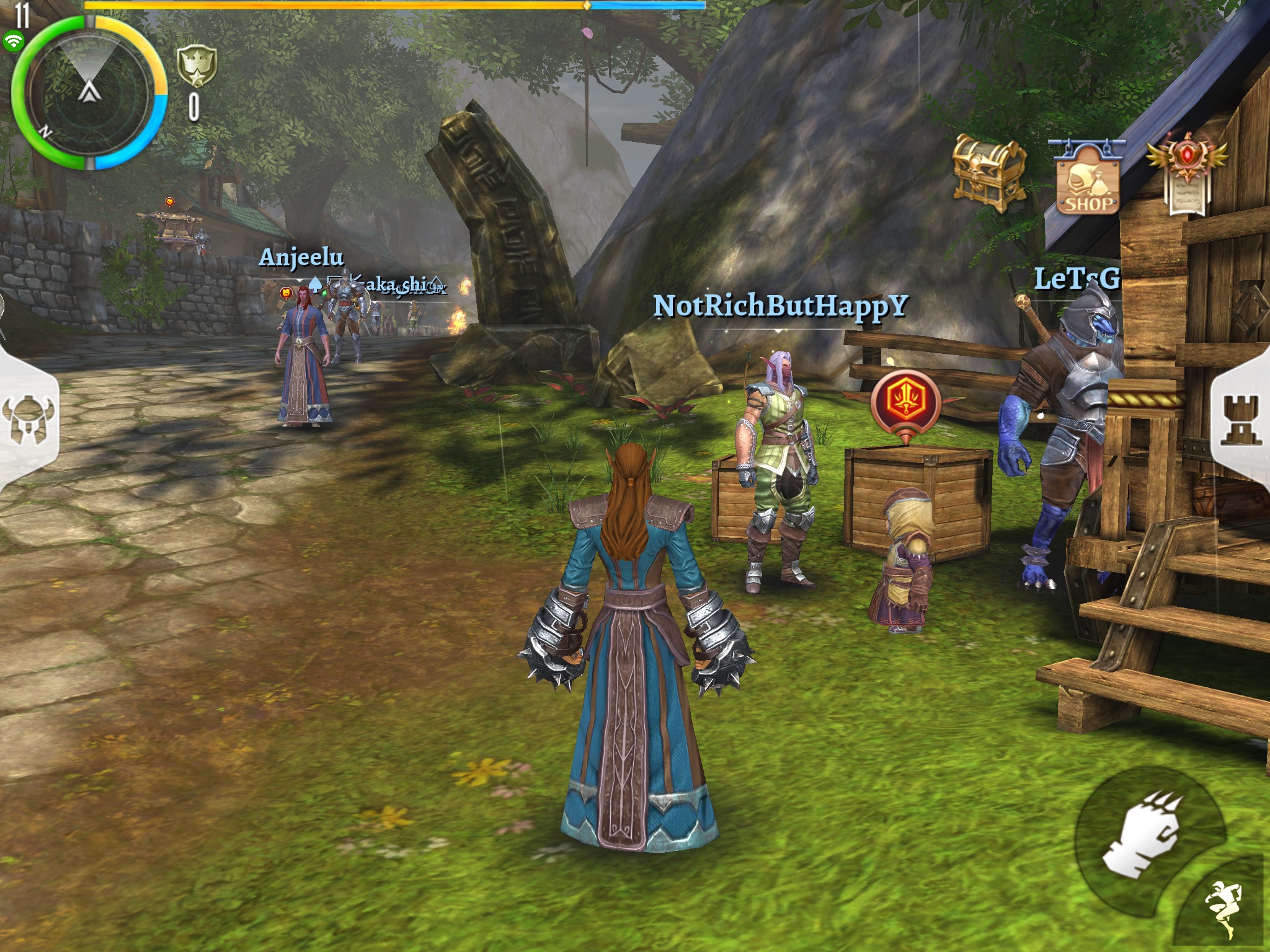Select player Anjeelu's name tag
Image resolution: width=1270 pixels, height=952 pixels.
tap(301, 257)
